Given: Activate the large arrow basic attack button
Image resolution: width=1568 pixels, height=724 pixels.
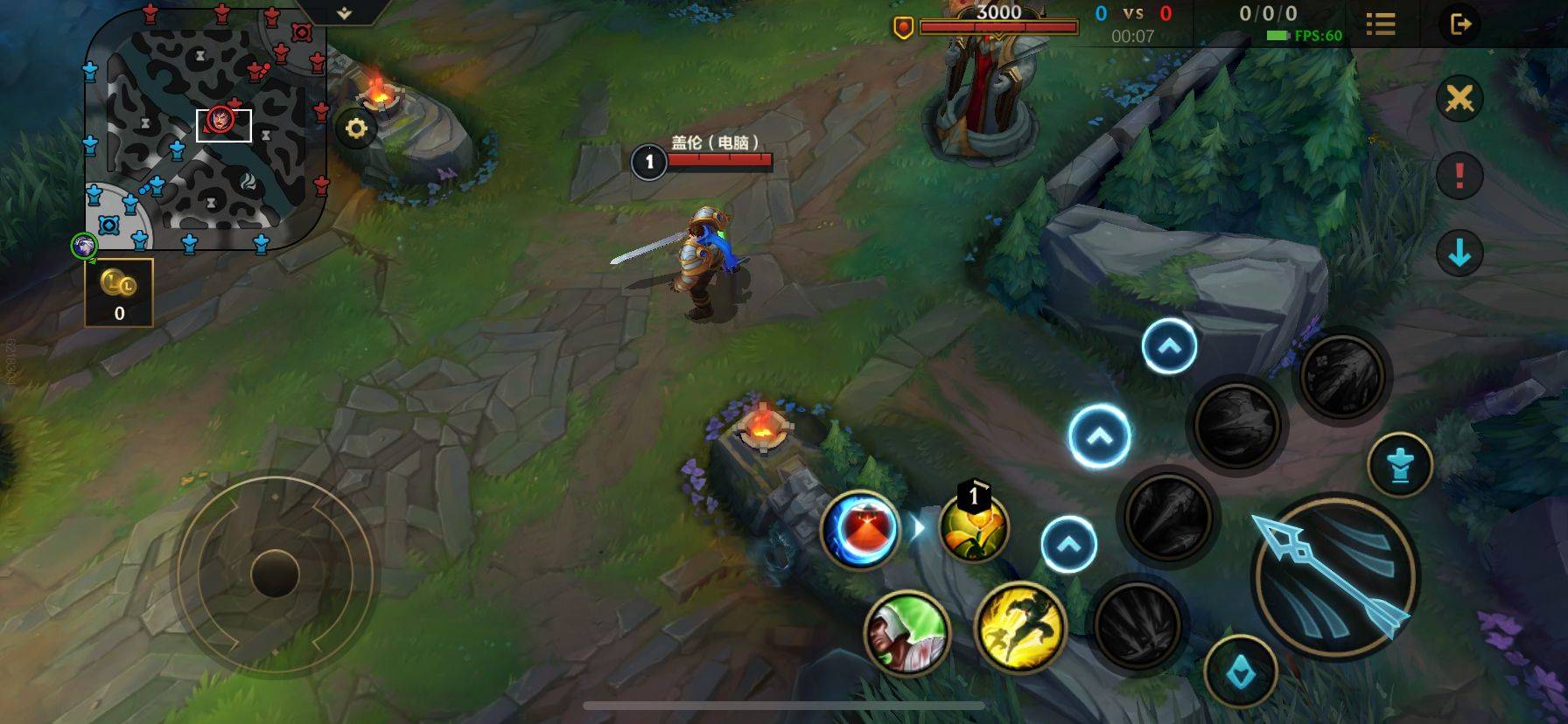Looking at the screenshot, I should pos(1333,576).
